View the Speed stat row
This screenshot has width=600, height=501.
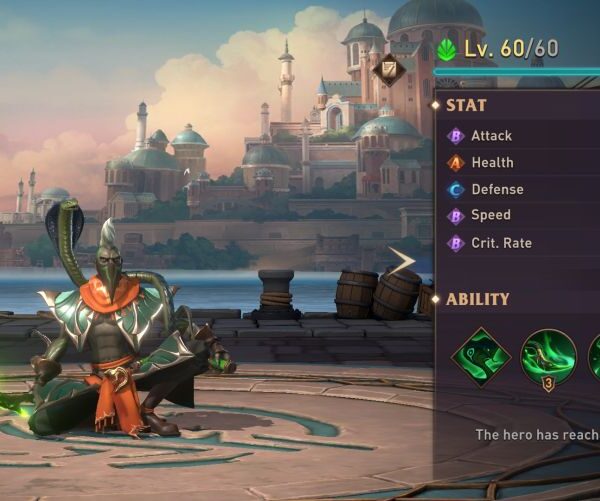(490, 215)
